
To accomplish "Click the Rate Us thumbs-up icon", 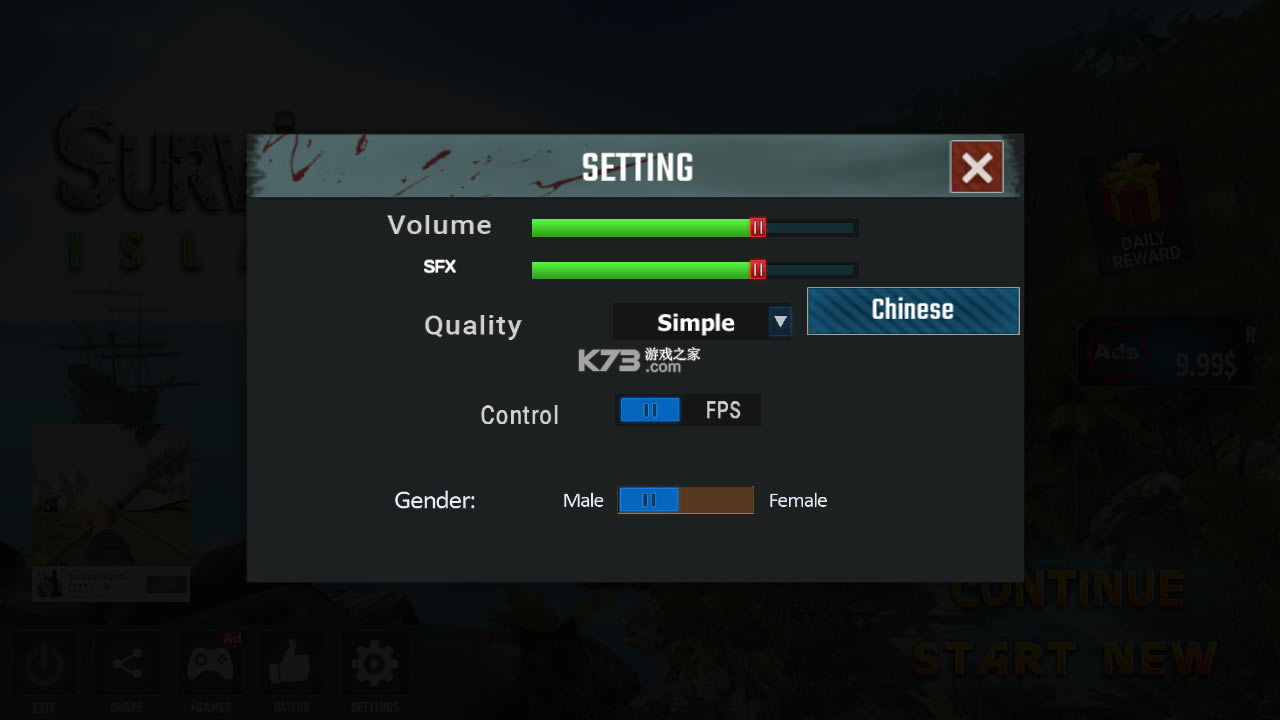I will click(x=292, y=662).
